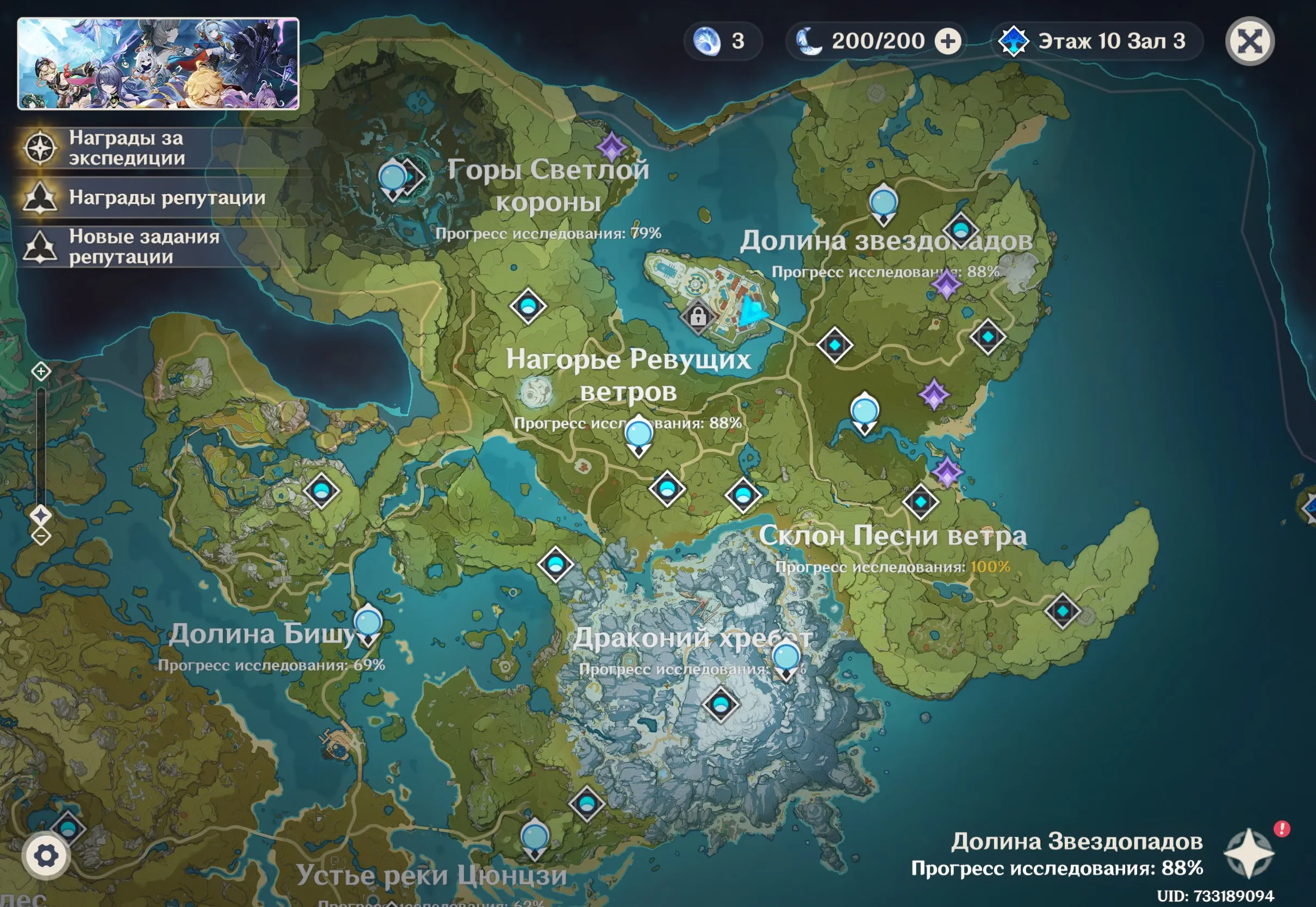Open the region selector star icon
Image resolution: width=1316 pixels, height=907 pixels.
(1249, 853)
